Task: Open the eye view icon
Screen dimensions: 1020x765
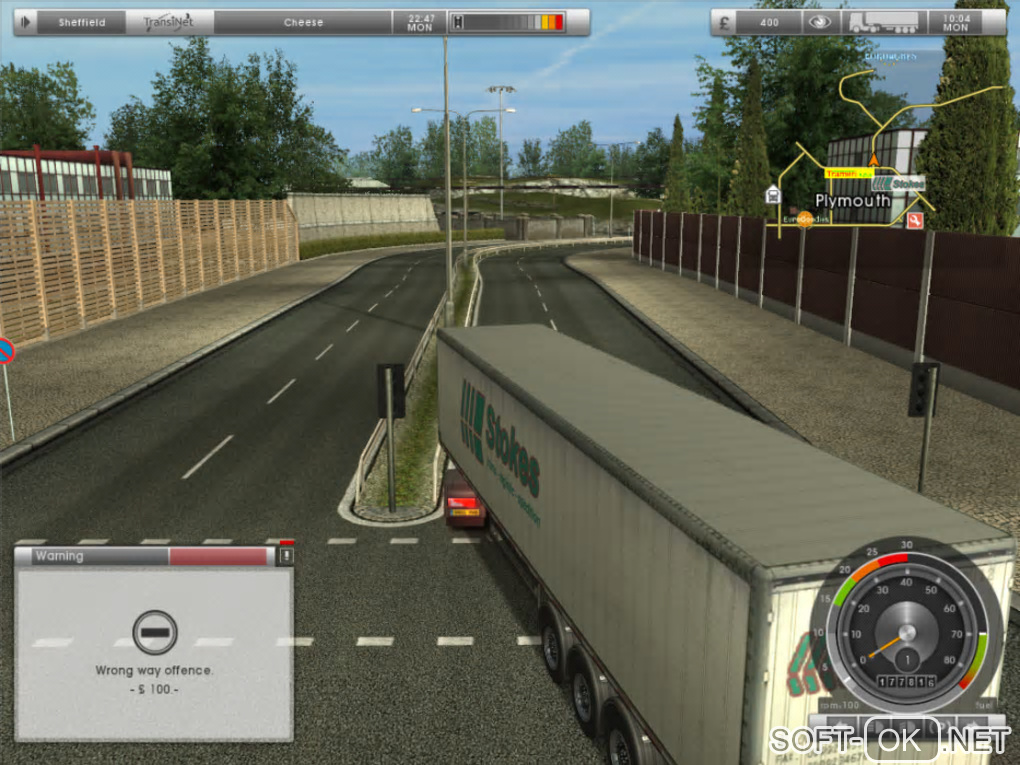Action: 820,22
